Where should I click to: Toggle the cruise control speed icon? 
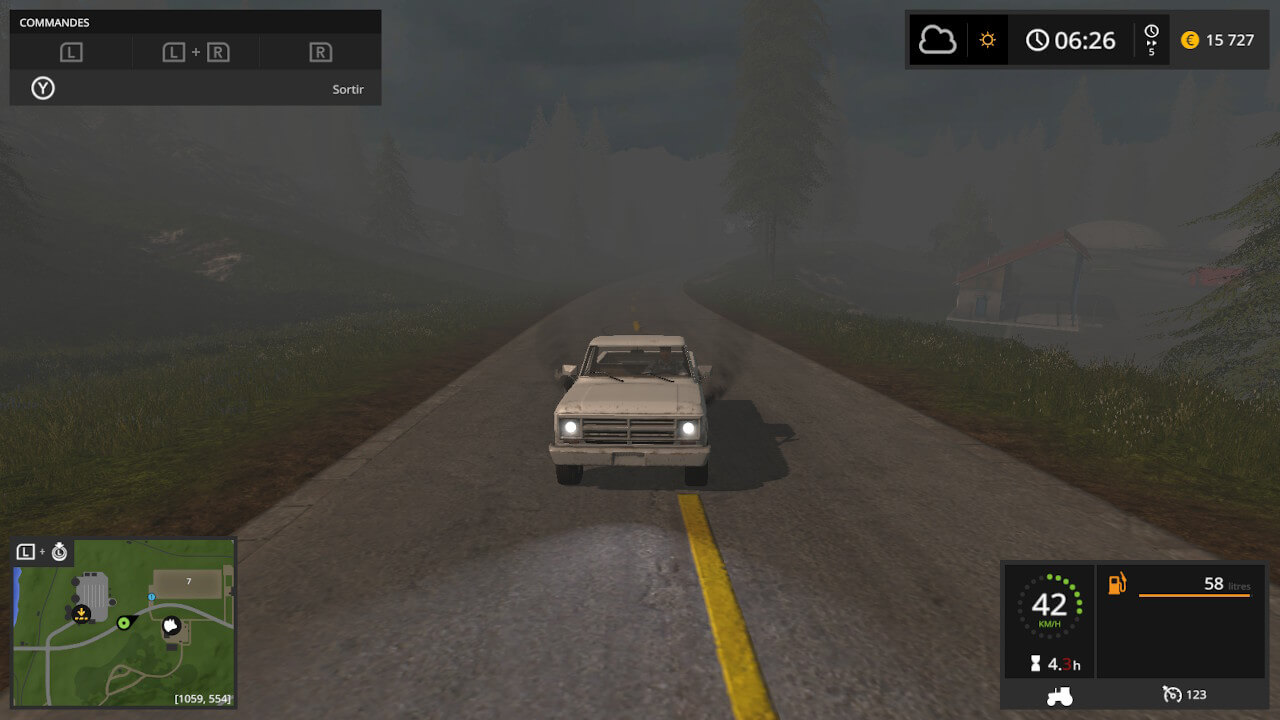coord(1172,694)
